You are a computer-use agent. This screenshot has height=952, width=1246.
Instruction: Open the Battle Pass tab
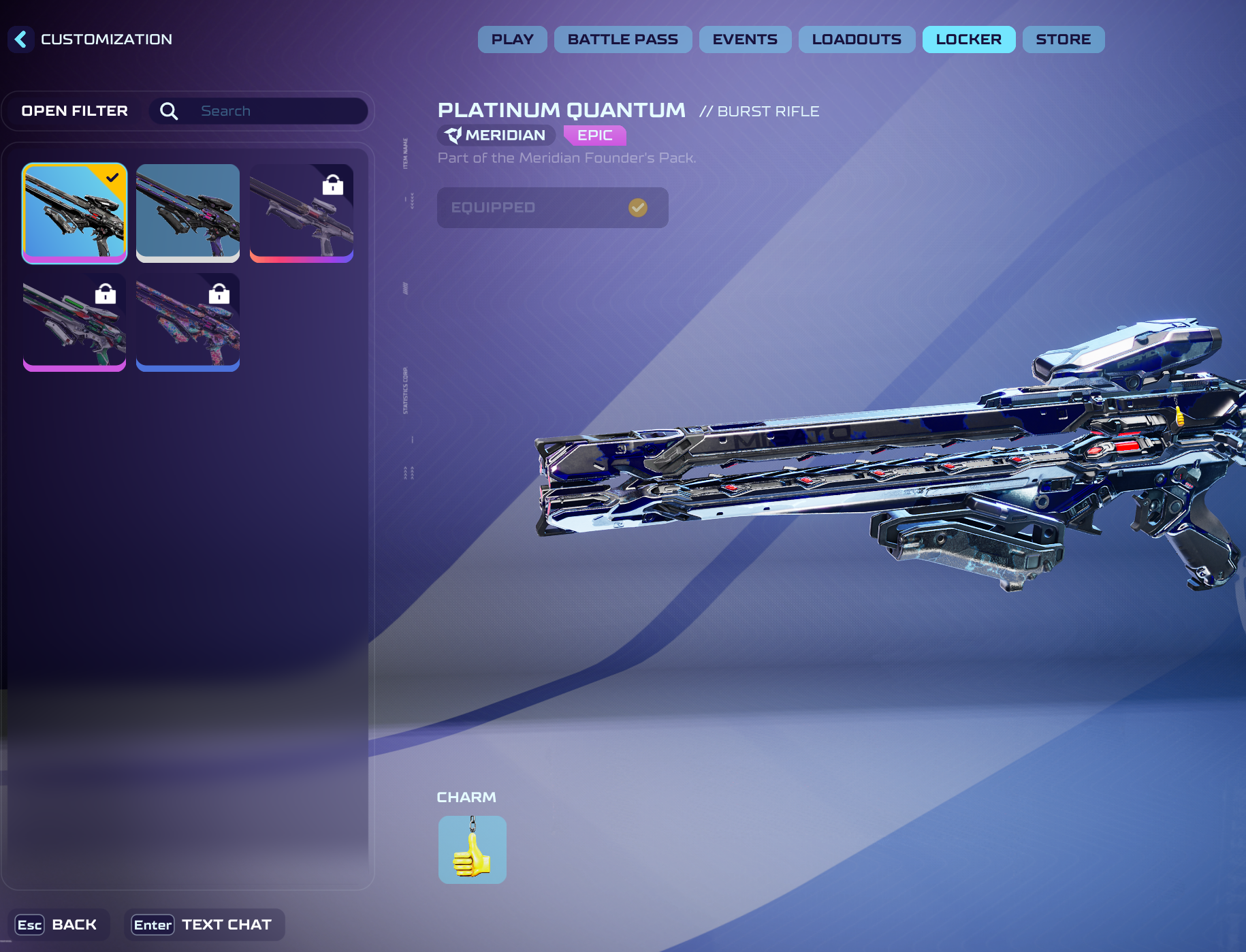click(622, 39)
